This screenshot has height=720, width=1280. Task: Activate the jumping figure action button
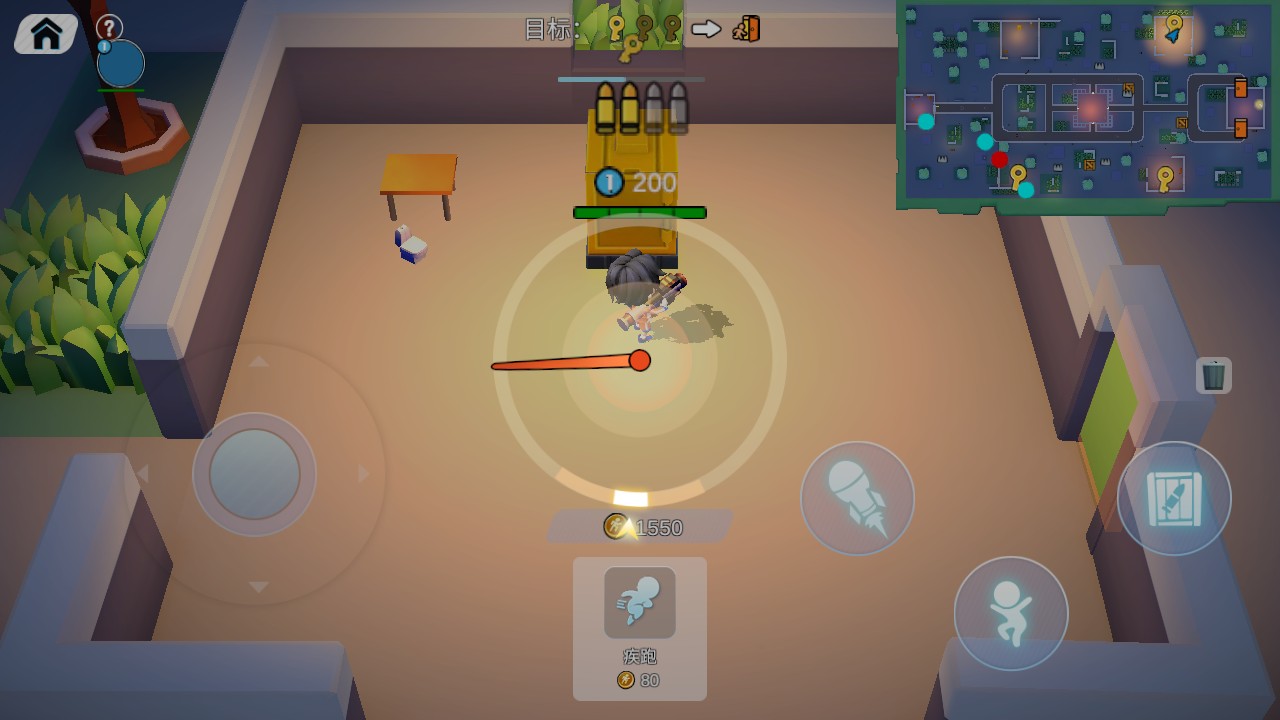coord(1010,613)
